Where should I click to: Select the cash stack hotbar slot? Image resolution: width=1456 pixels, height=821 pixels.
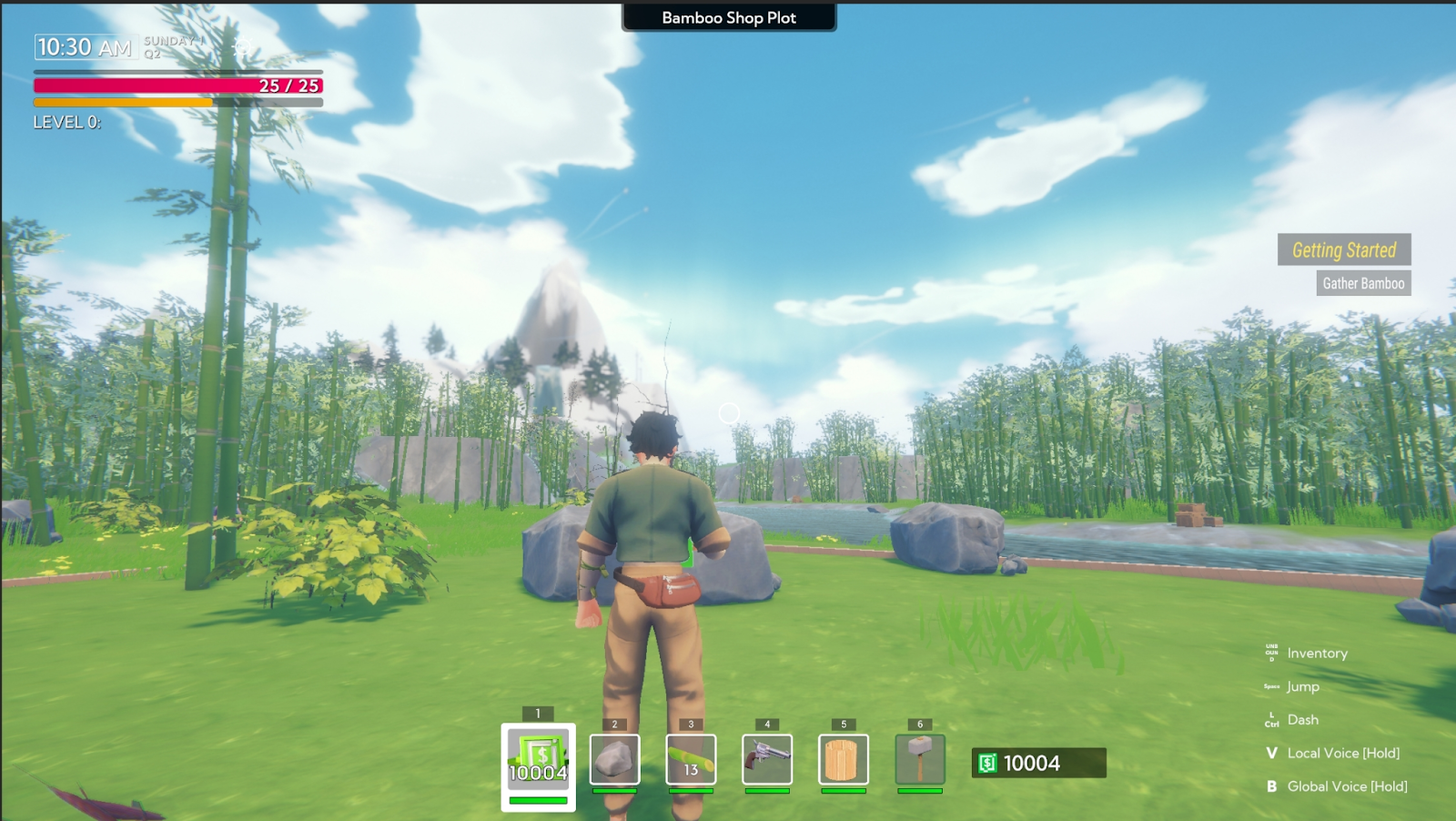tap(538, 761)
